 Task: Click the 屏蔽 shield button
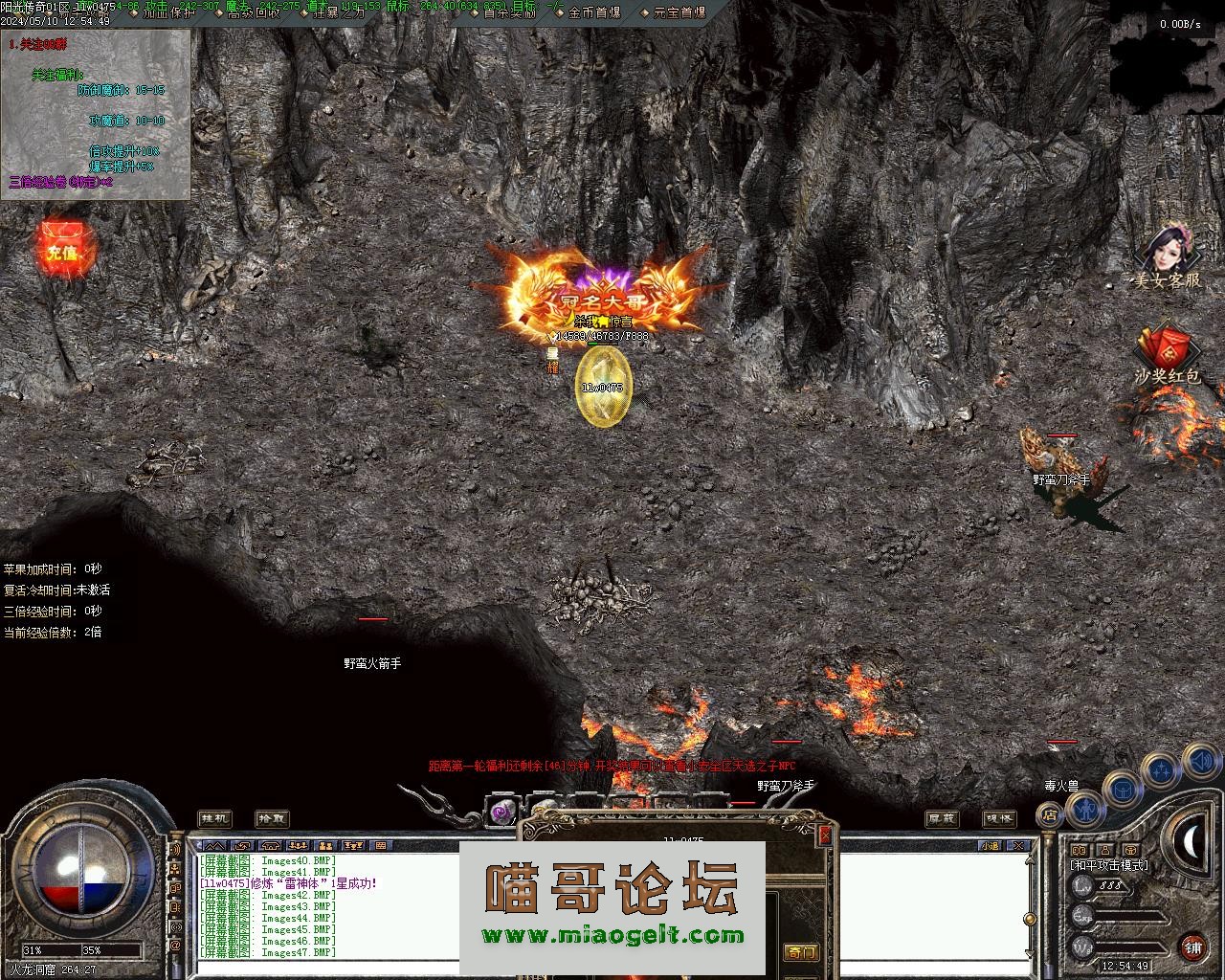pyautogui.click(x=942, y=818)
